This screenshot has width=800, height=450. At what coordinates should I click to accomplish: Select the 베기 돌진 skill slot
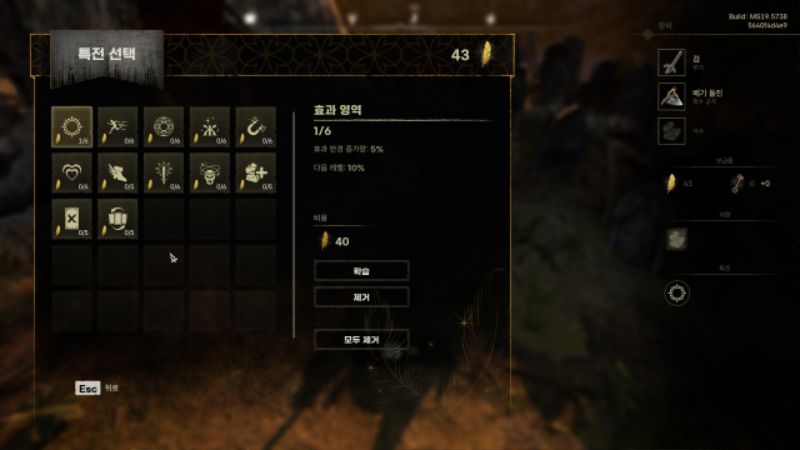coord(671,96)
